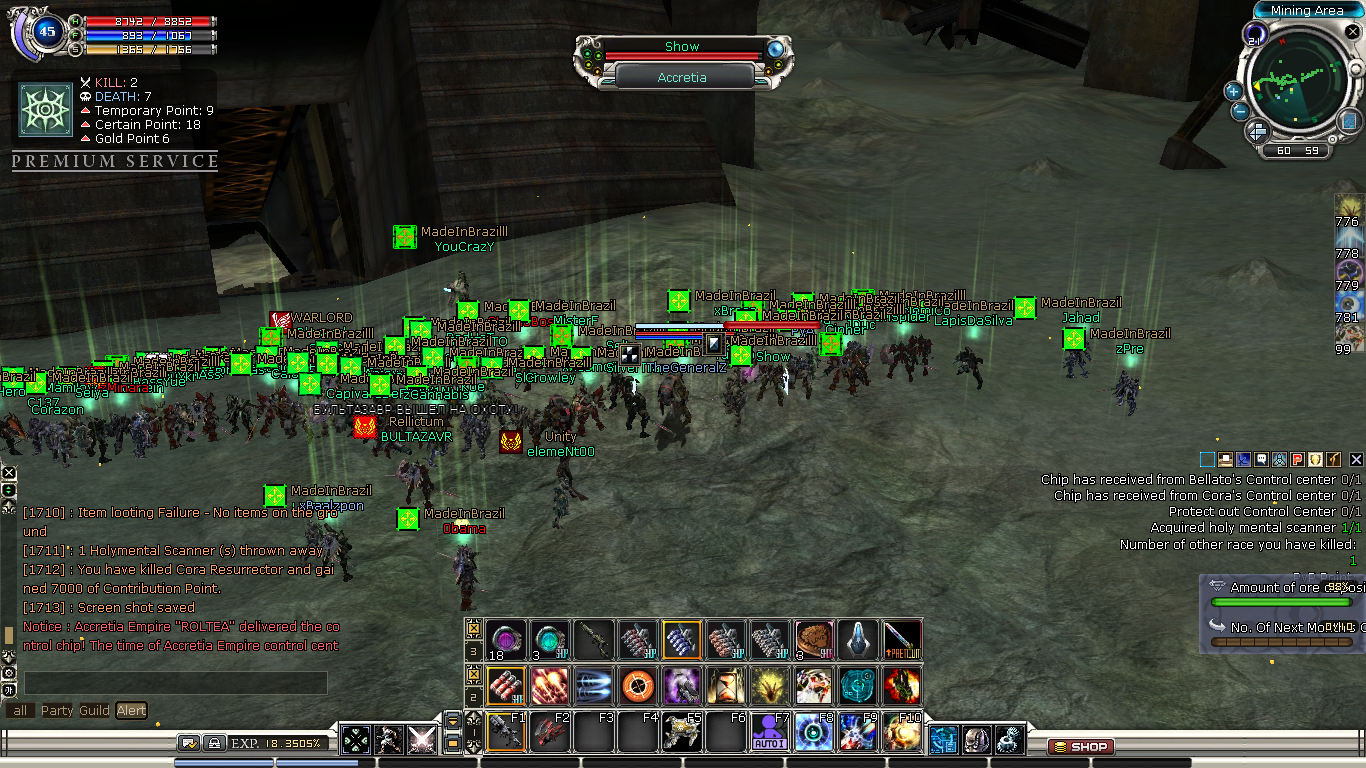Focus the chat text input box
This screenshot has width=1366, height=768.
[x=175, y=683]
